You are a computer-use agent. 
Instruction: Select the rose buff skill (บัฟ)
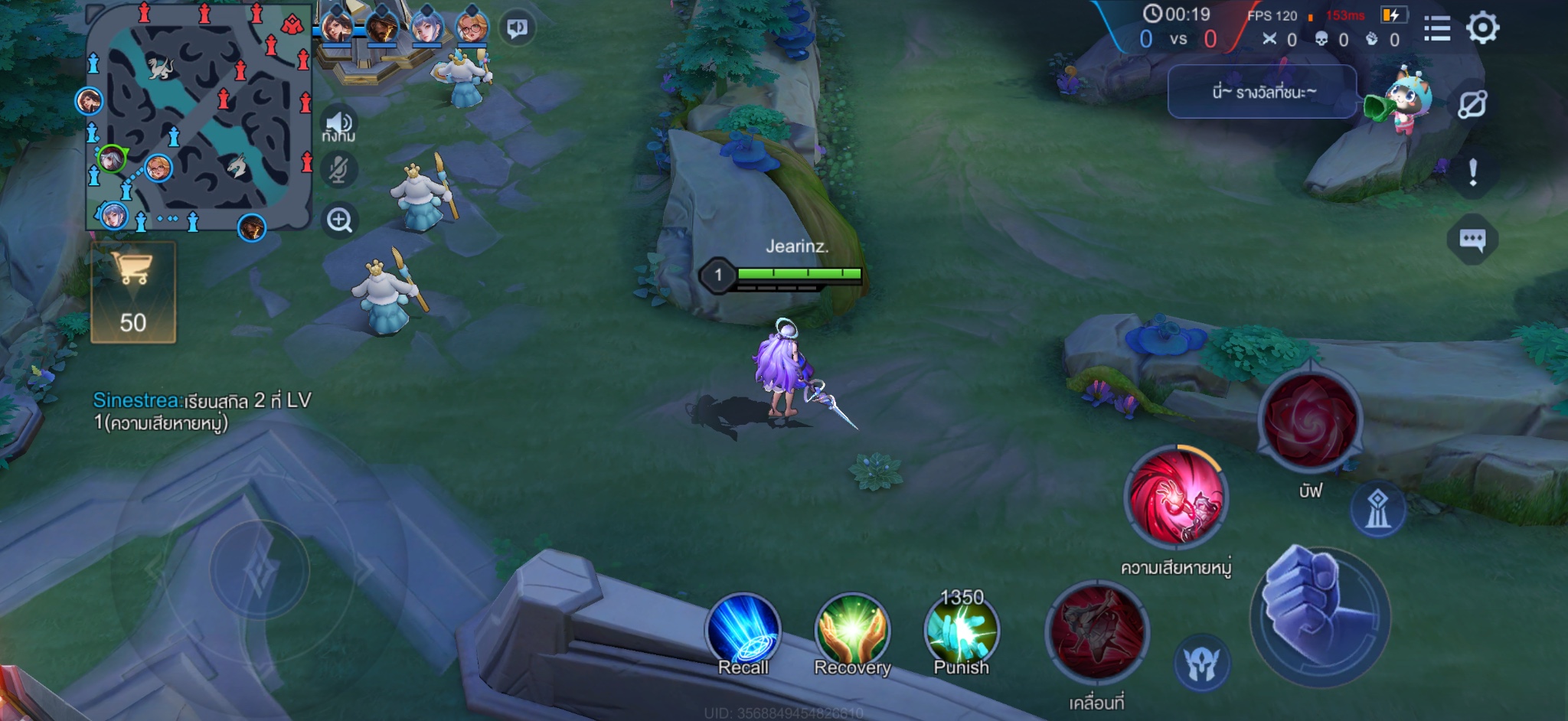[x=1310, y=419]
